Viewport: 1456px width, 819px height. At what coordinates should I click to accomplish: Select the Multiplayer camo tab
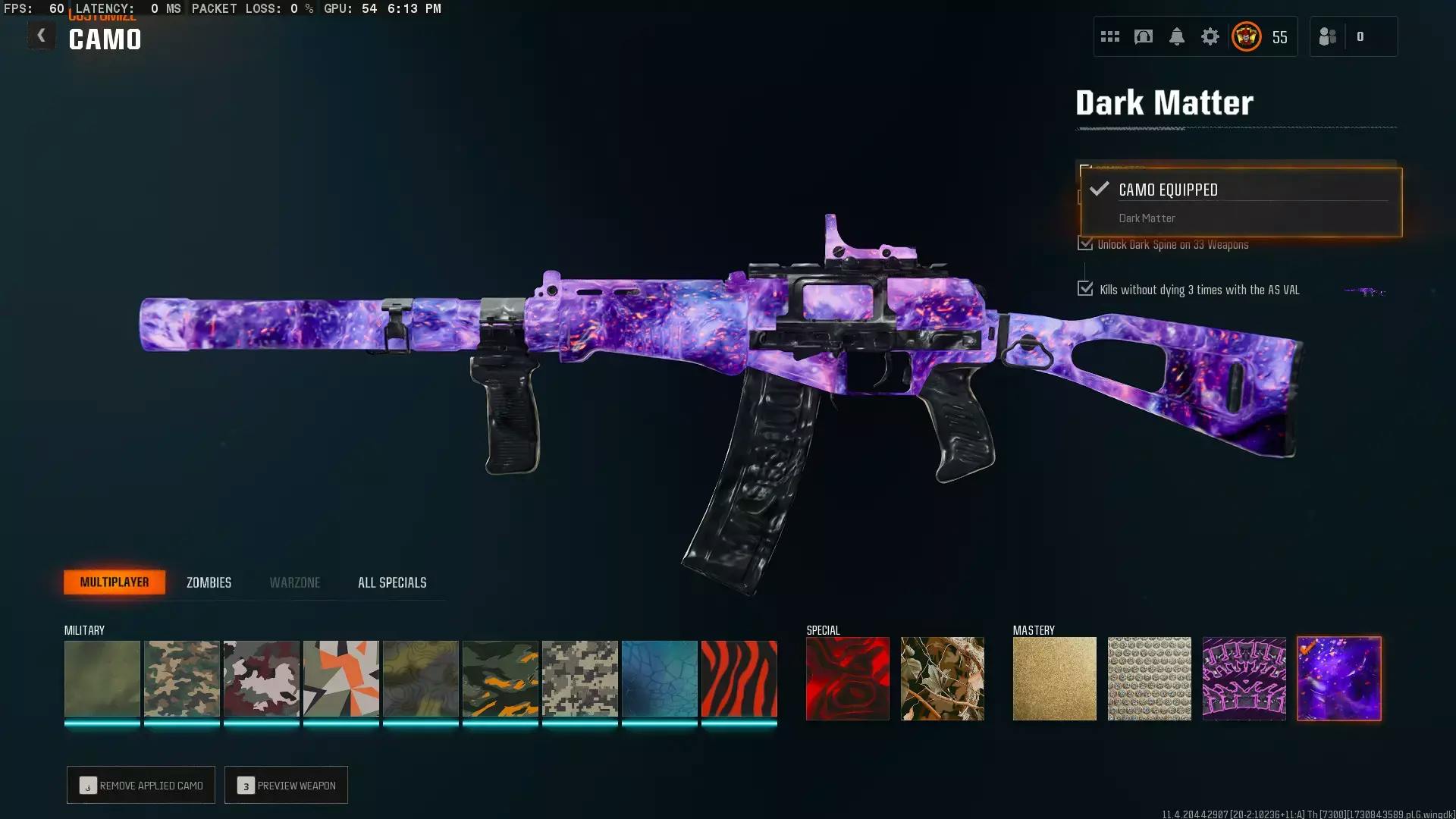click(x=115, y=582)
